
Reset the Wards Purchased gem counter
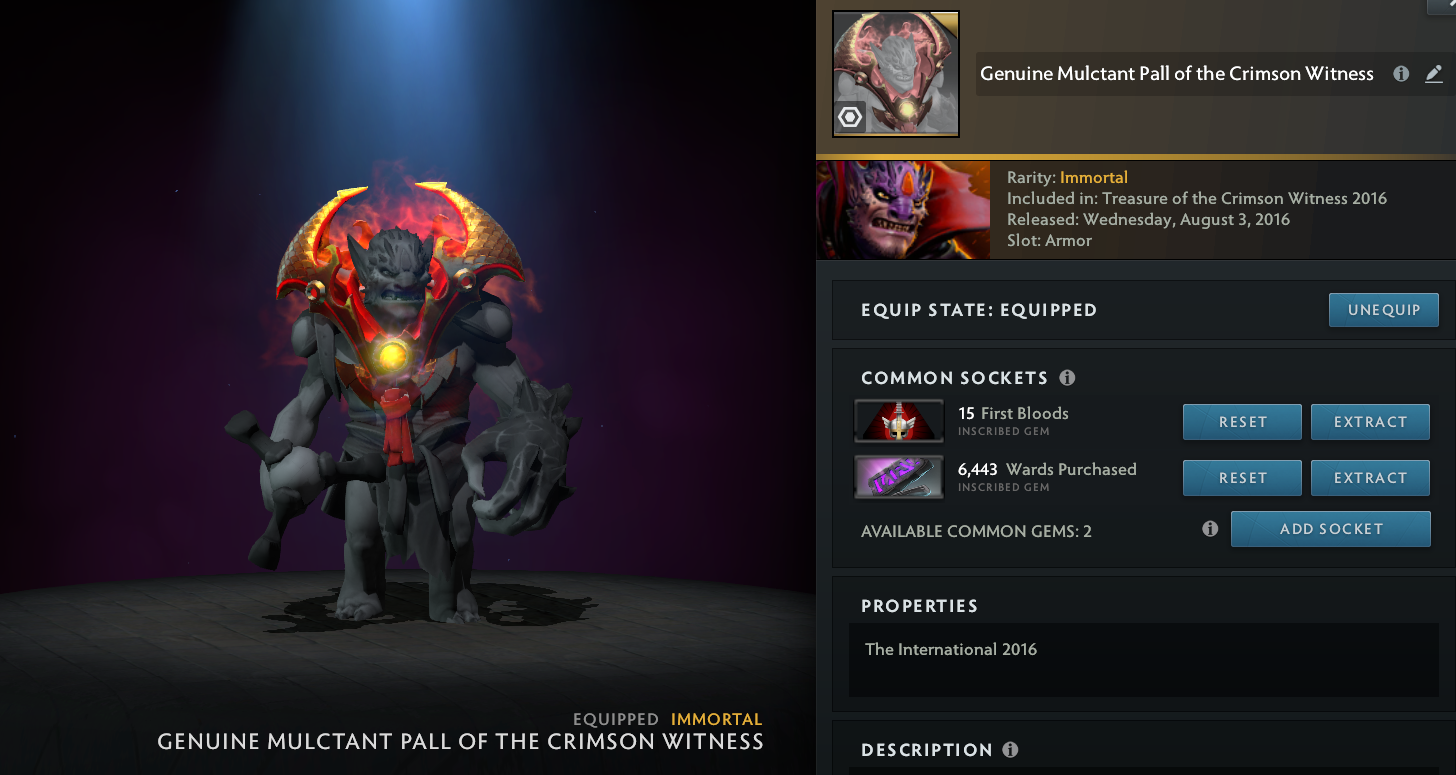click(1242, 477)
